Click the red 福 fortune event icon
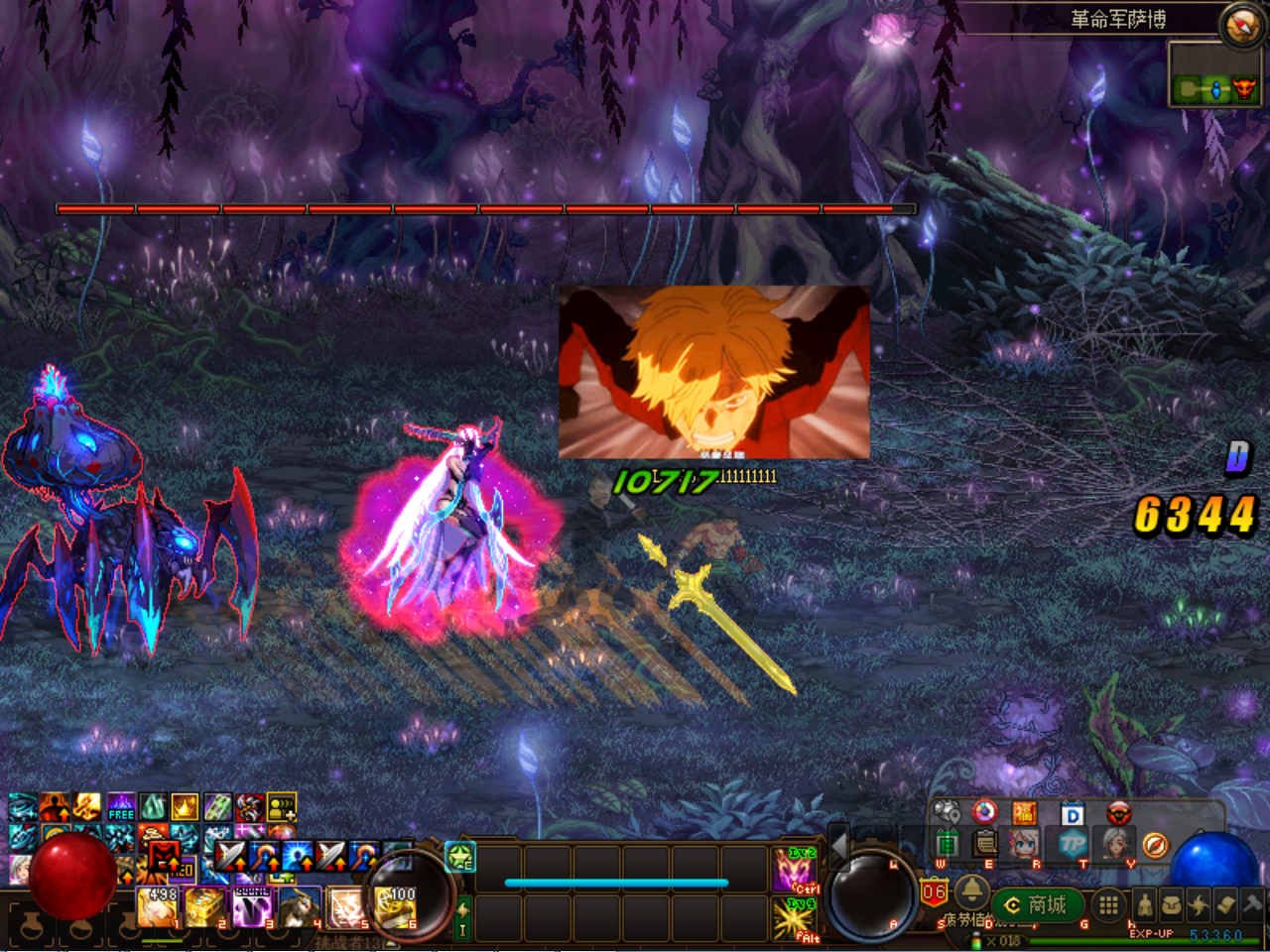This screenshot has width=1270, height=952. pos(1025,812)
